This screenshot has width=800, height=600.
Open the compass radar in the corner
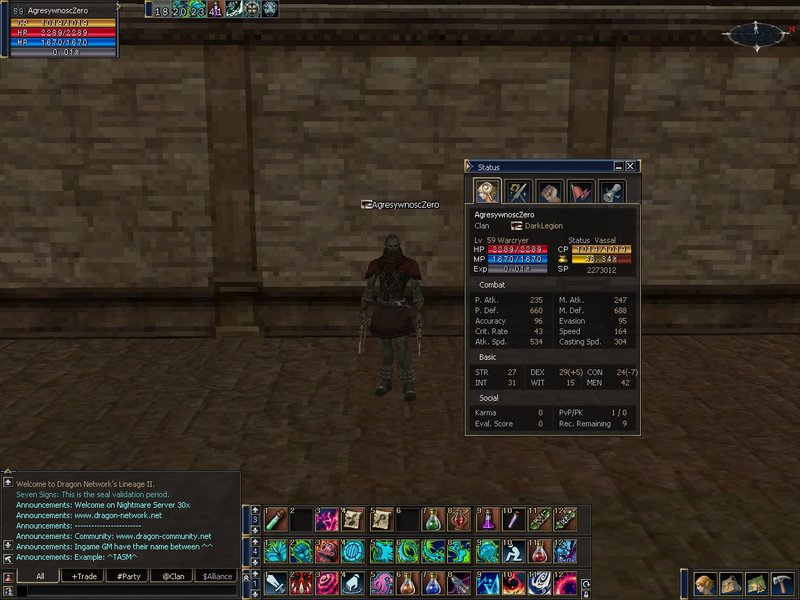pyautogui.click(x=756, y=35)
